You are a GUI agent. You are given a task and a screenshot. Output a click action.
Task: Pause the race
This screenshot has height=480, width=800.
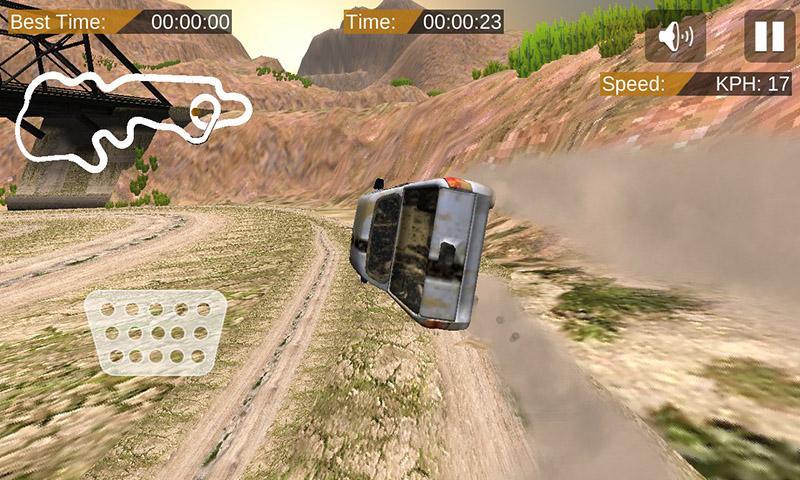point(769,36)
